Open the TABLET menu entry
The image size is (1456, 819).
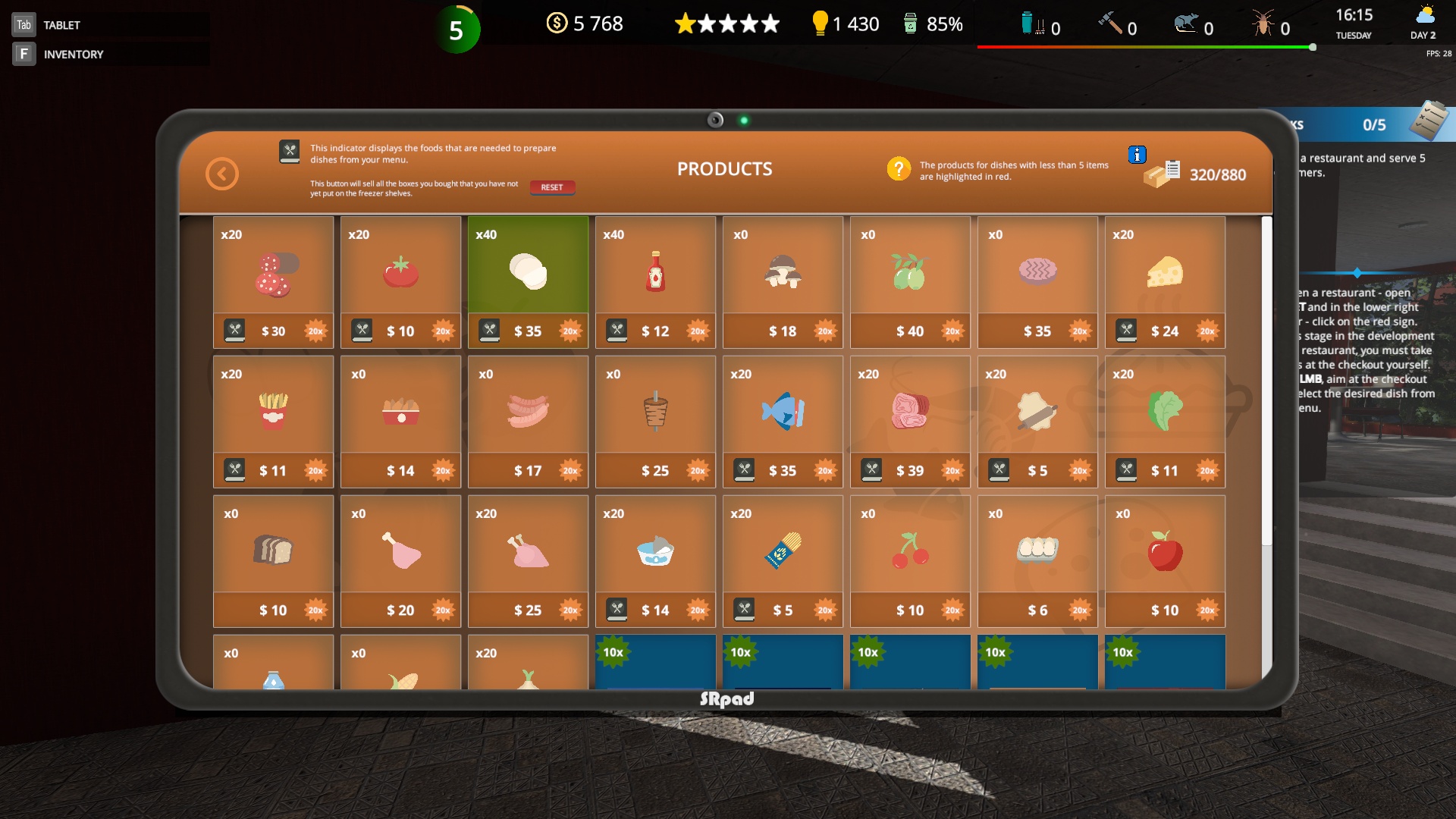coord(61,24)
